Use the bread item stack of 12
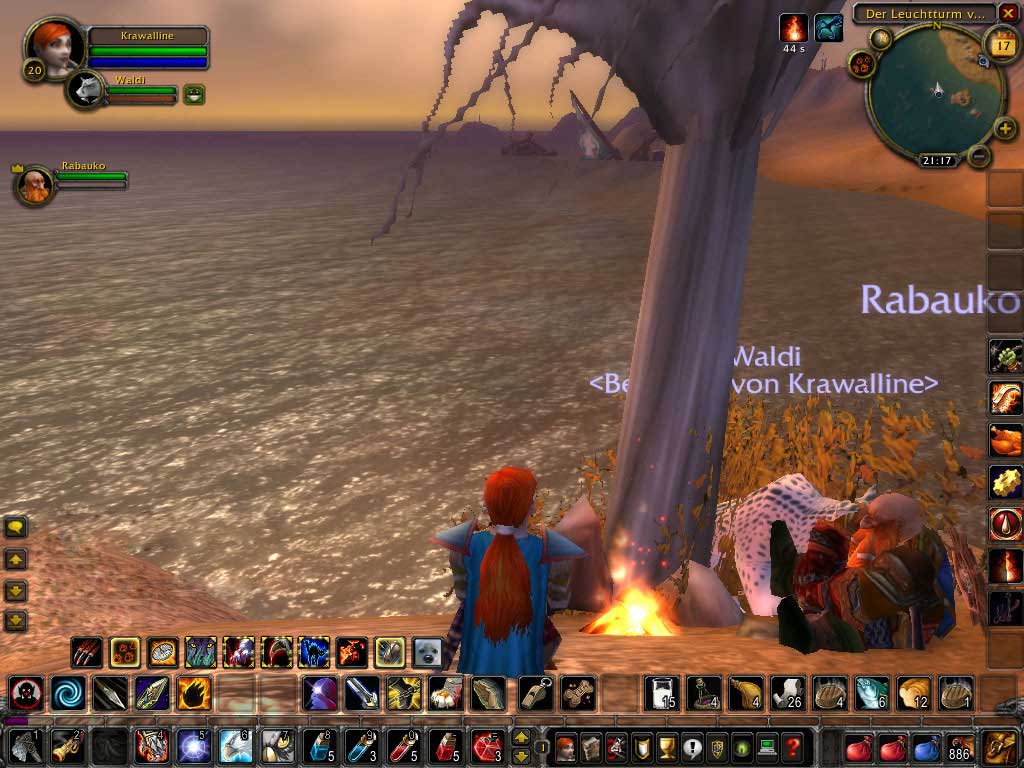 pos(913,692)
